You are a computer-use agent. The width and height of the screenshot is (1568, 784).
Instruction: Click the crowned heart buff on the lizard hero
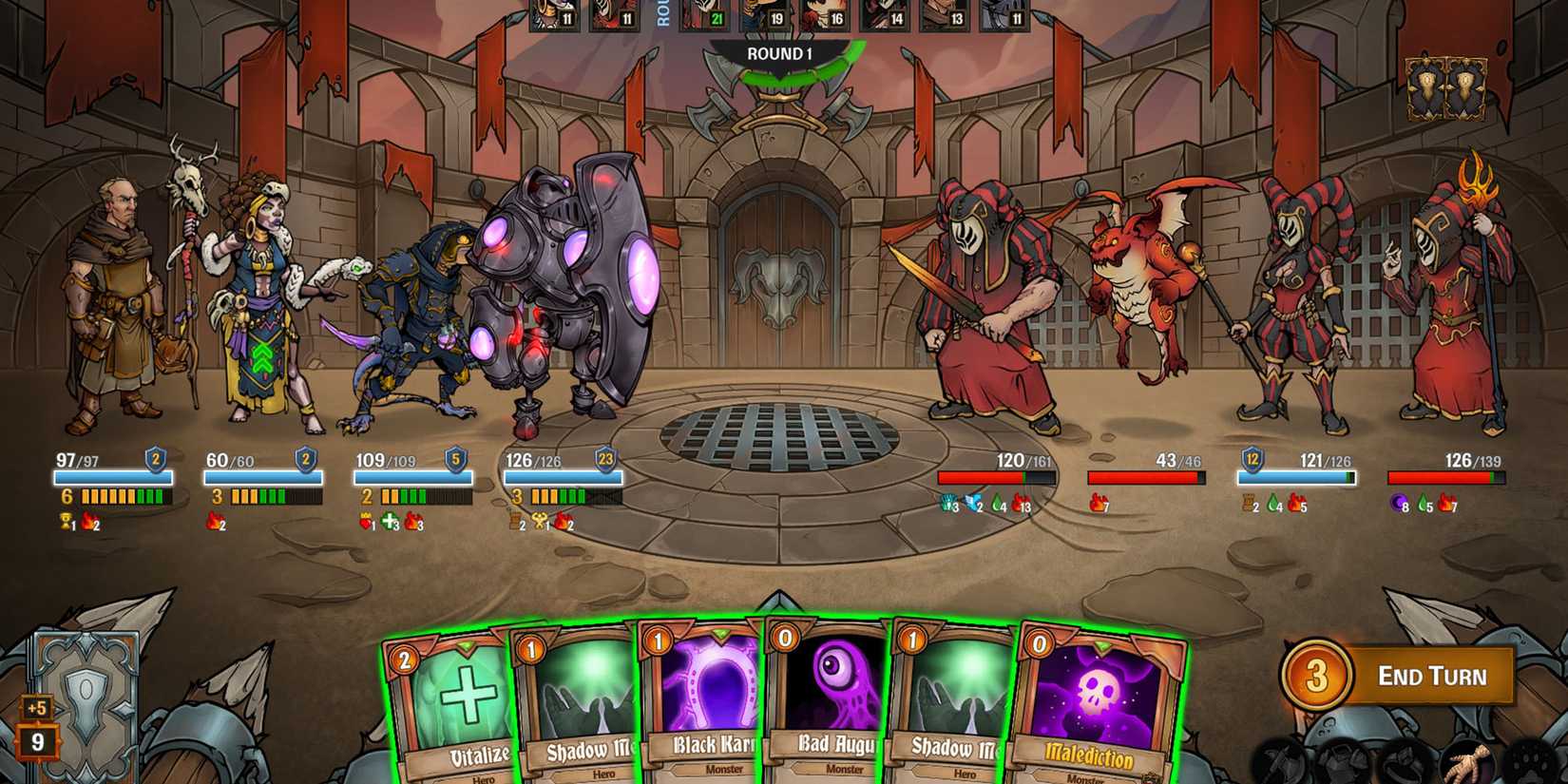pyautogui.click(x=365, y=521)
